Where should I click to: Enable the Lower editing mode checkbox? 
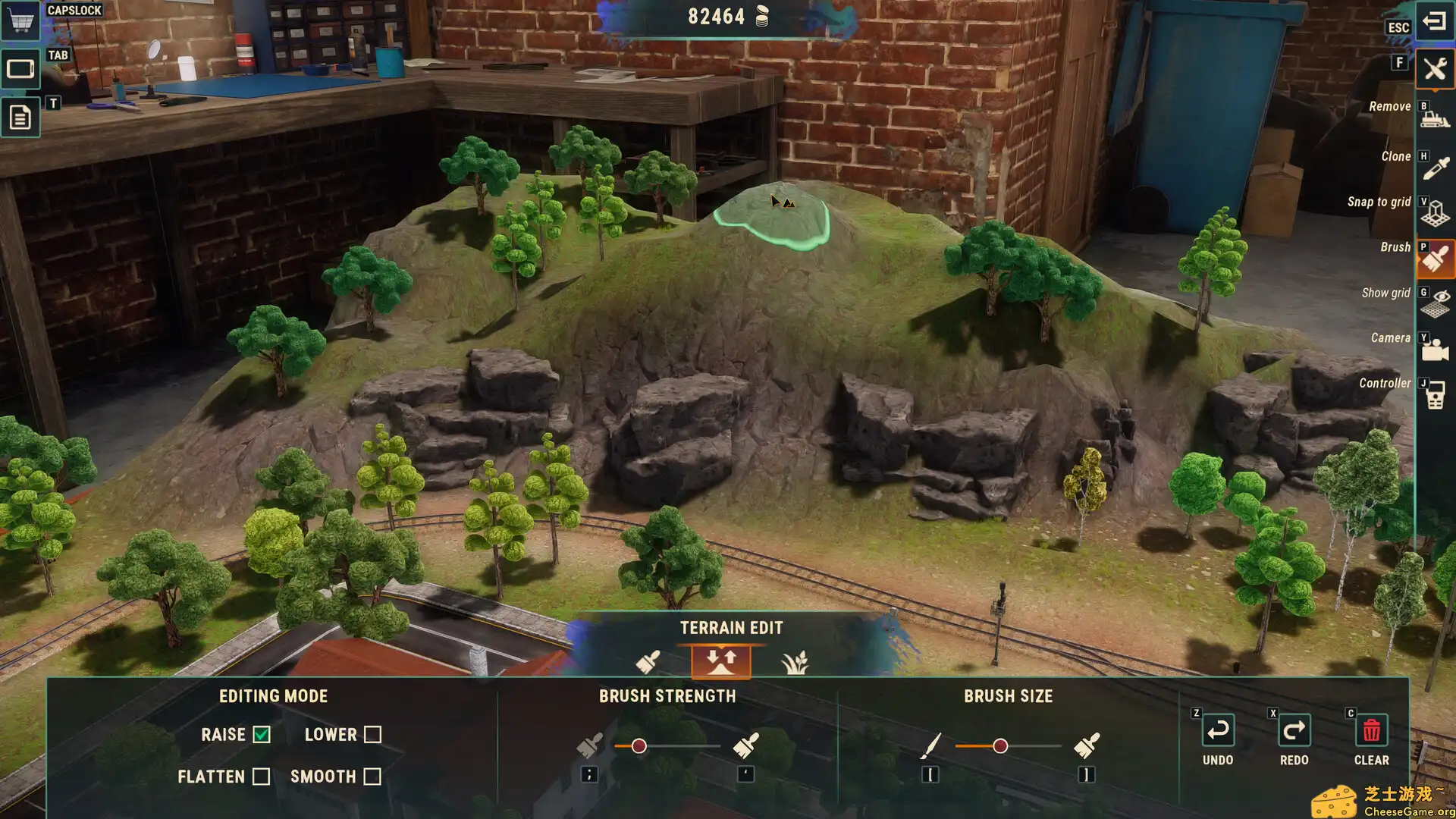372,735
